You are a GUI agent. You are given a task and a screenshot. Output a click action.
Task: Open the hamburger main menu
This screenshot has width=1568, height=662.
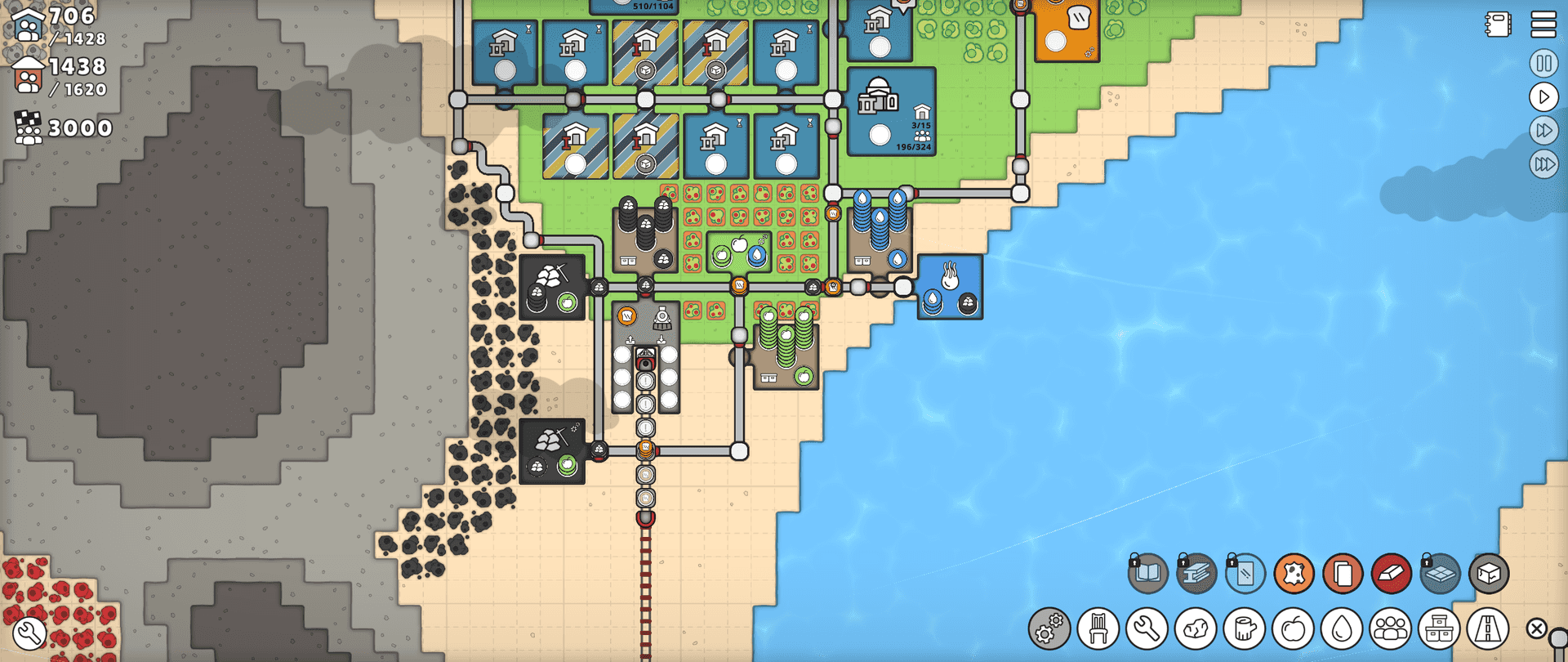pos(1543,25)
